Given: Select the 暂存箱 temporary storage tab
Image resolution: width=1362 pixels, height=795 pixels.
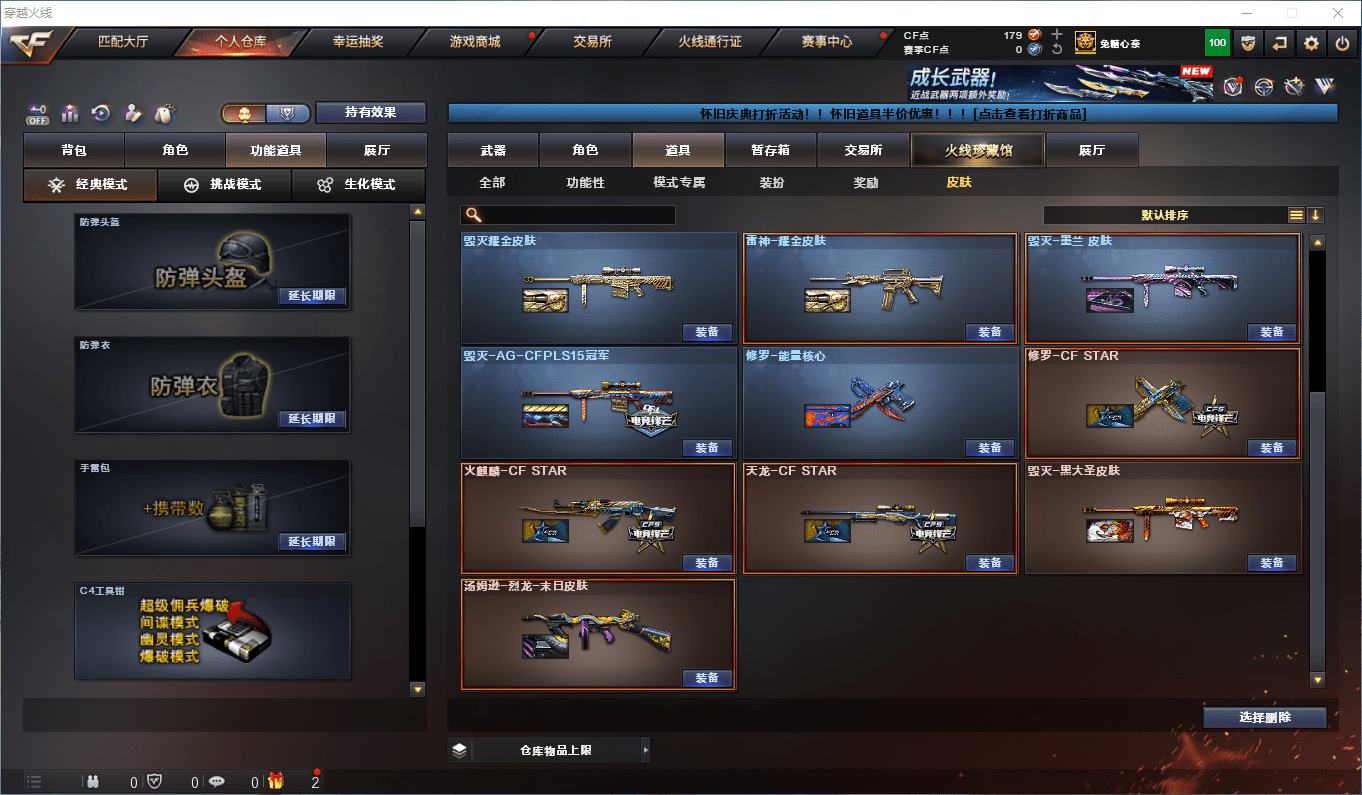Looking at the screenshot, I should 770,150.
